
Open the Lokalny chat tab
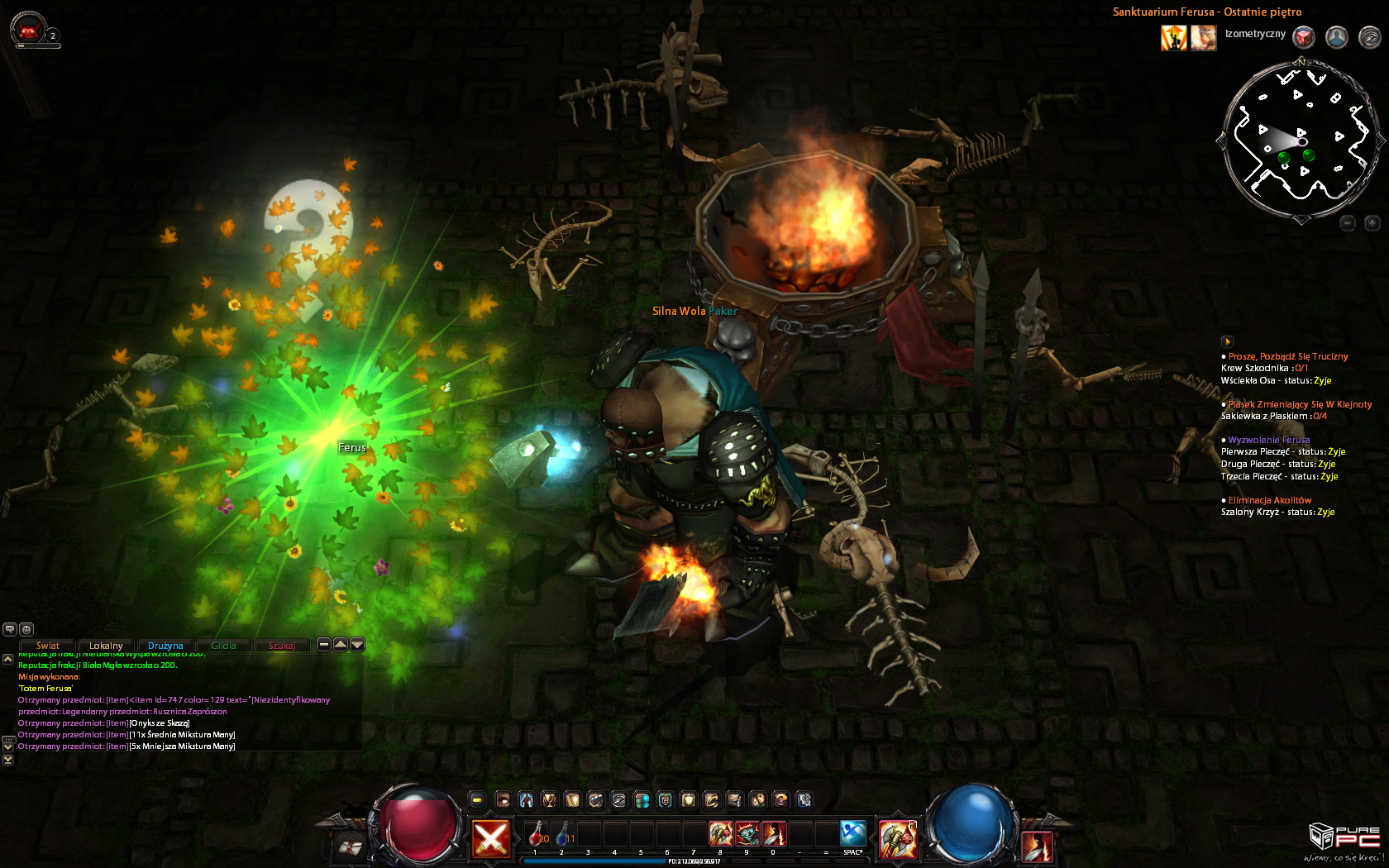tap(106, 646)
